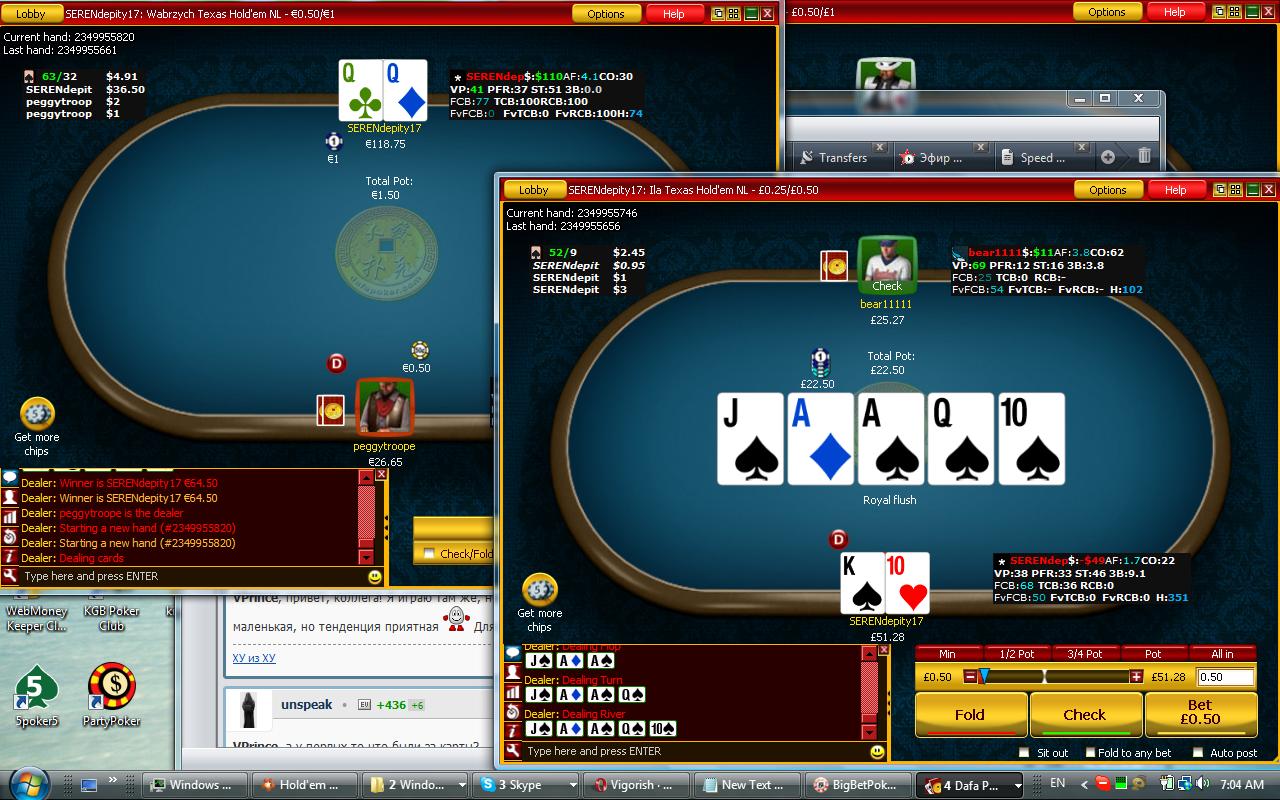Toggle the Sit out checkbox
This screenshot has width=1280, height=800.
click(x=1024, y=753)
